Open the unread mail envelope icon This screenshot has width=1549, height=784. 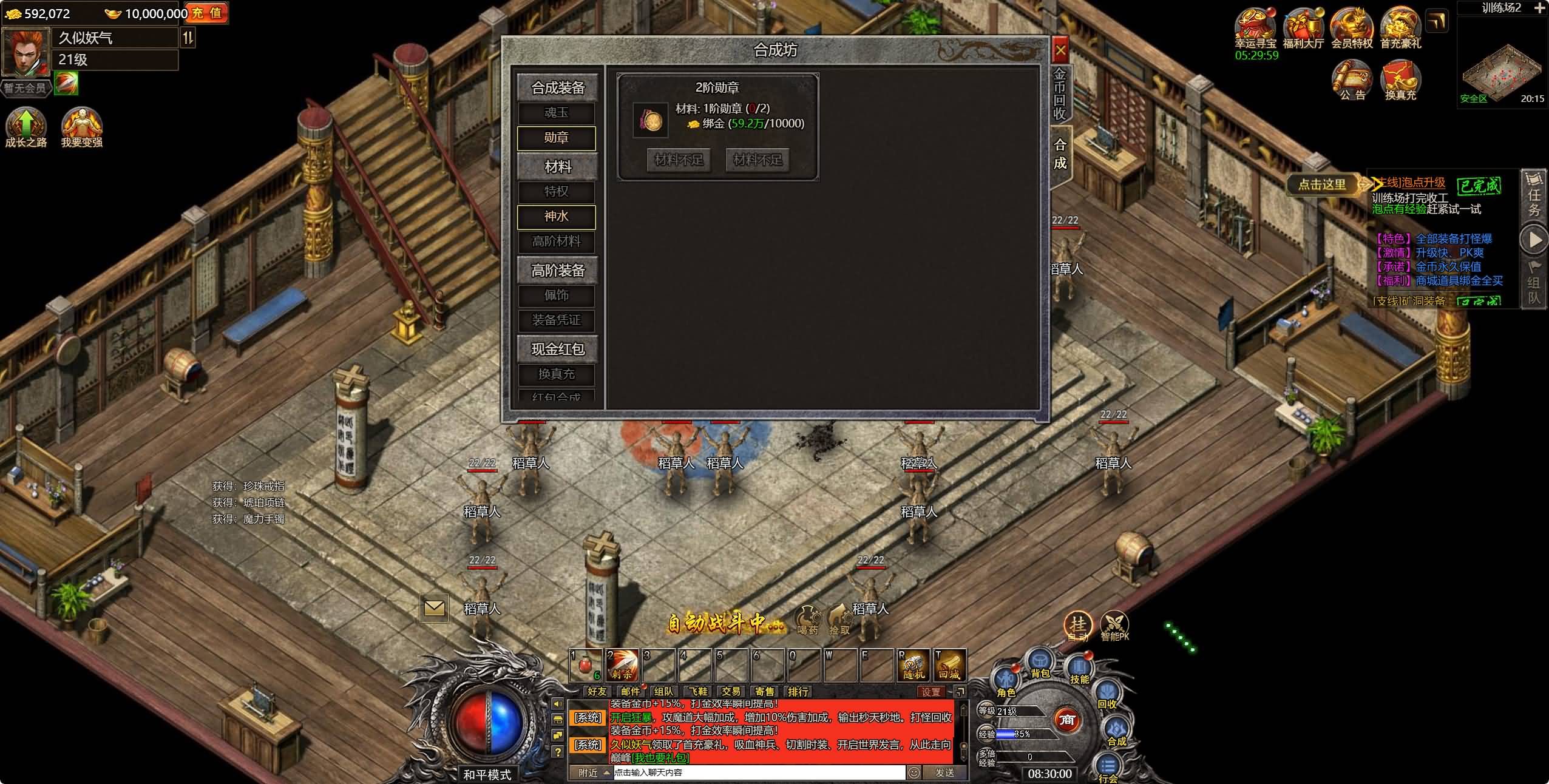[x=434, y=607]
